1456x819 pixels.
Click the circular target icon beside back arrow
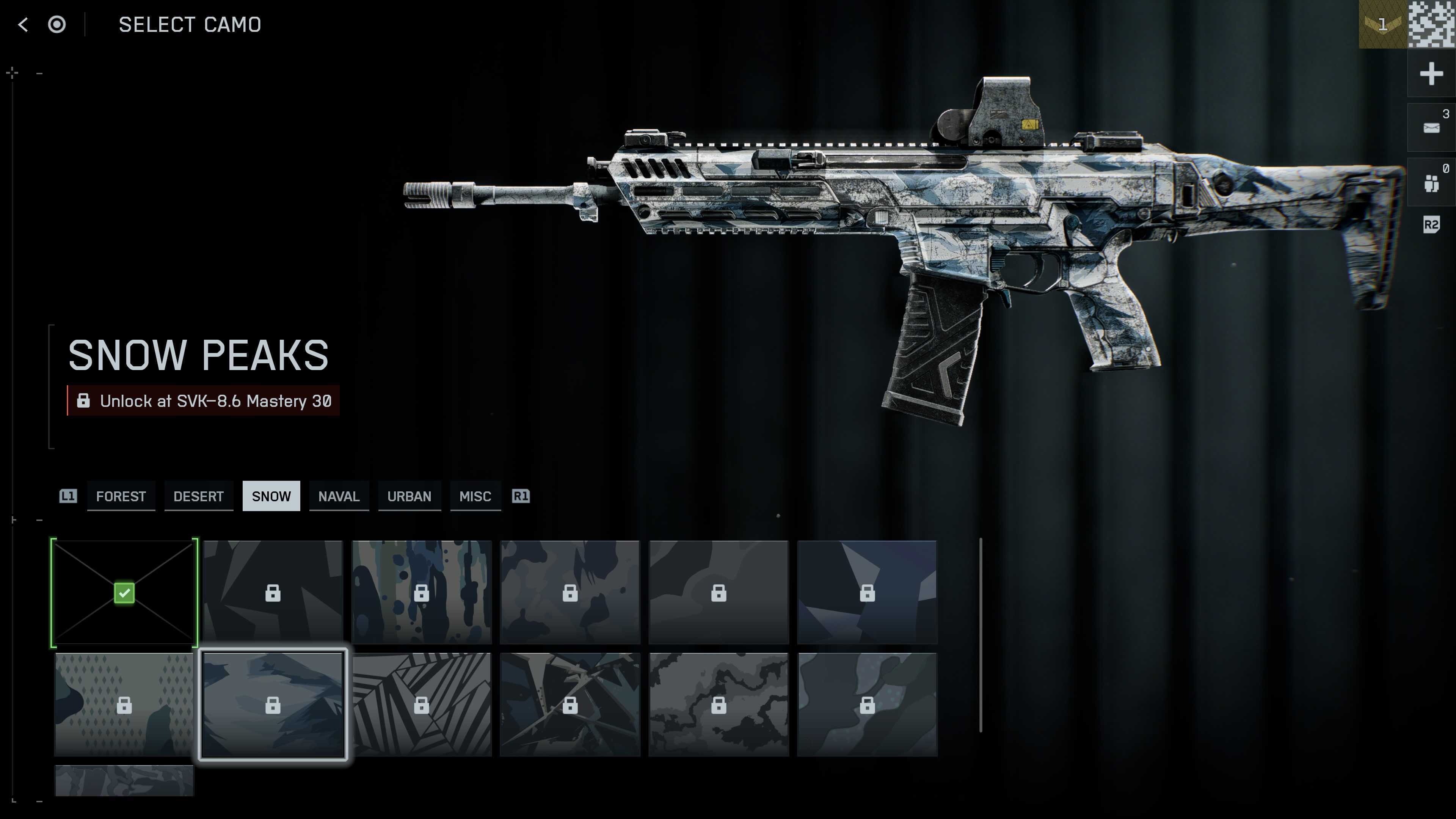click(57, 24)
